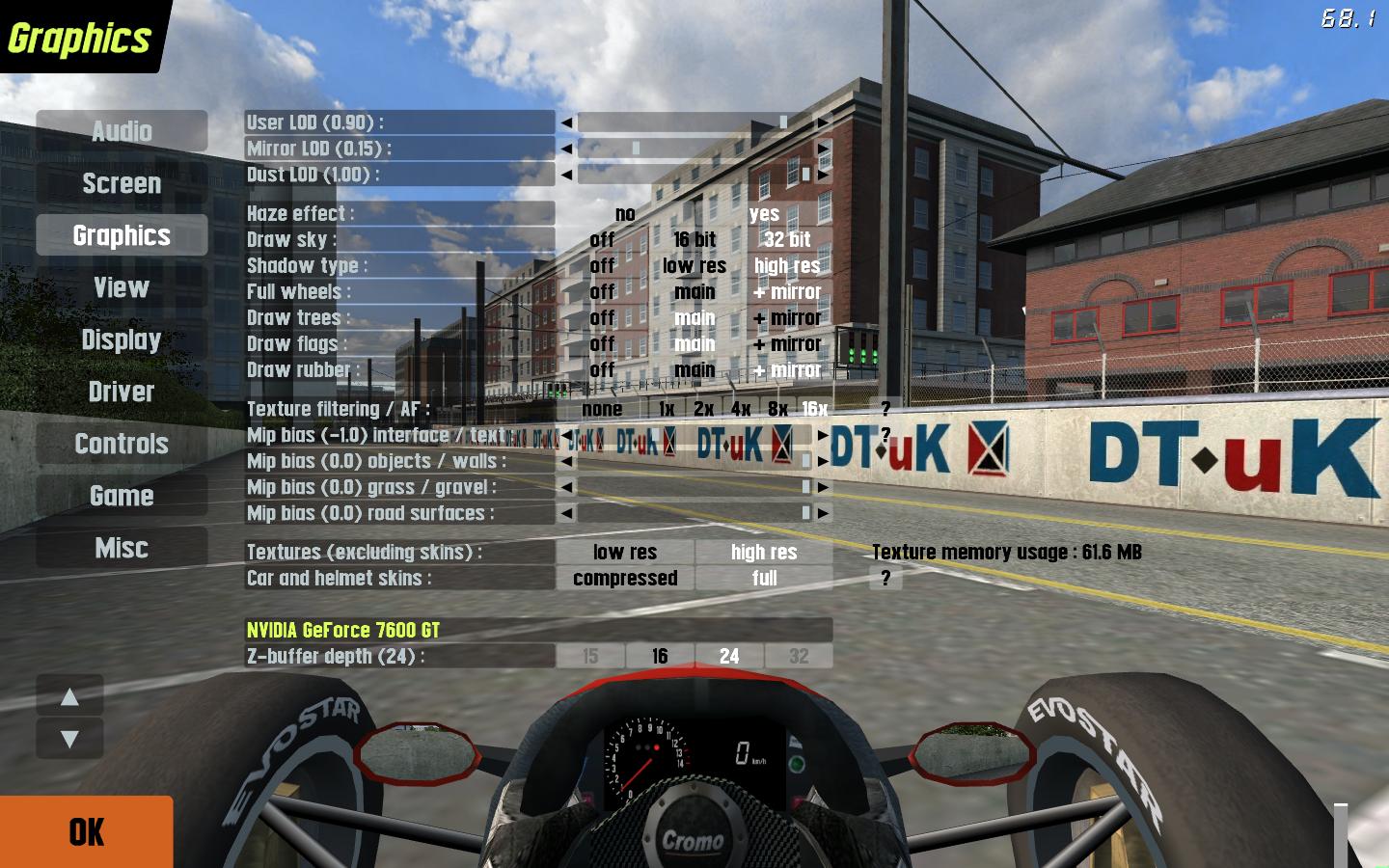
Task: Select 16 for Z-buffer depth
Action: click(660, 656)
